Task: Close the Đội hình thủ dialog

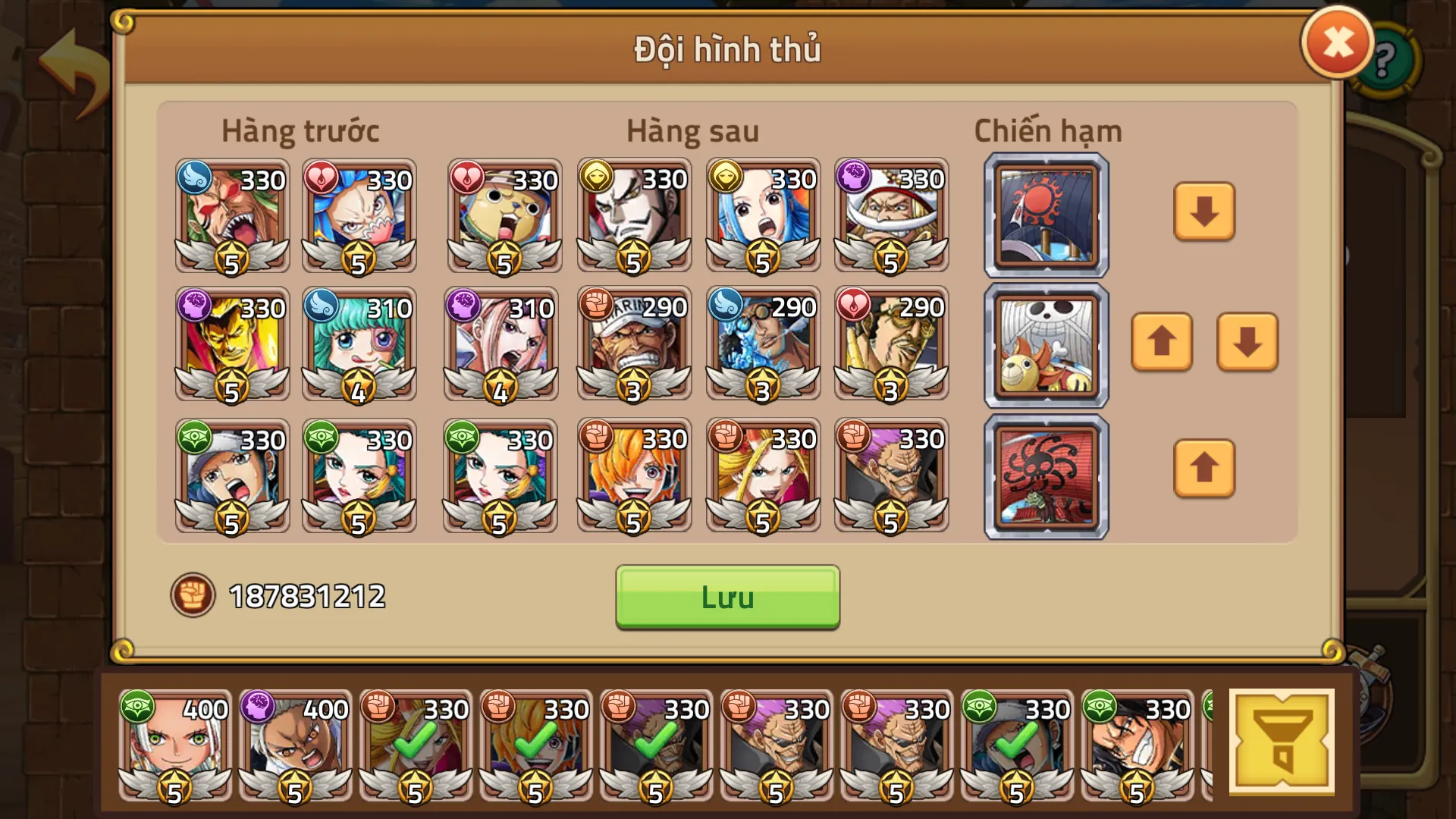Action: (1337, 42)
